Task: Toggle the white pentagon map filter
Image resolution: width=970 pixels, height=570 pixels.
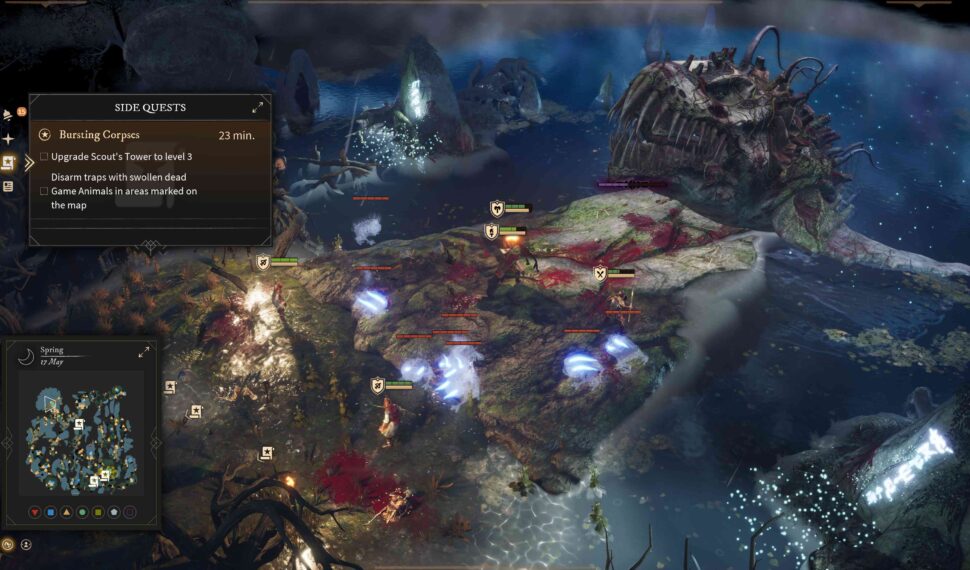Action: [113, 512]
